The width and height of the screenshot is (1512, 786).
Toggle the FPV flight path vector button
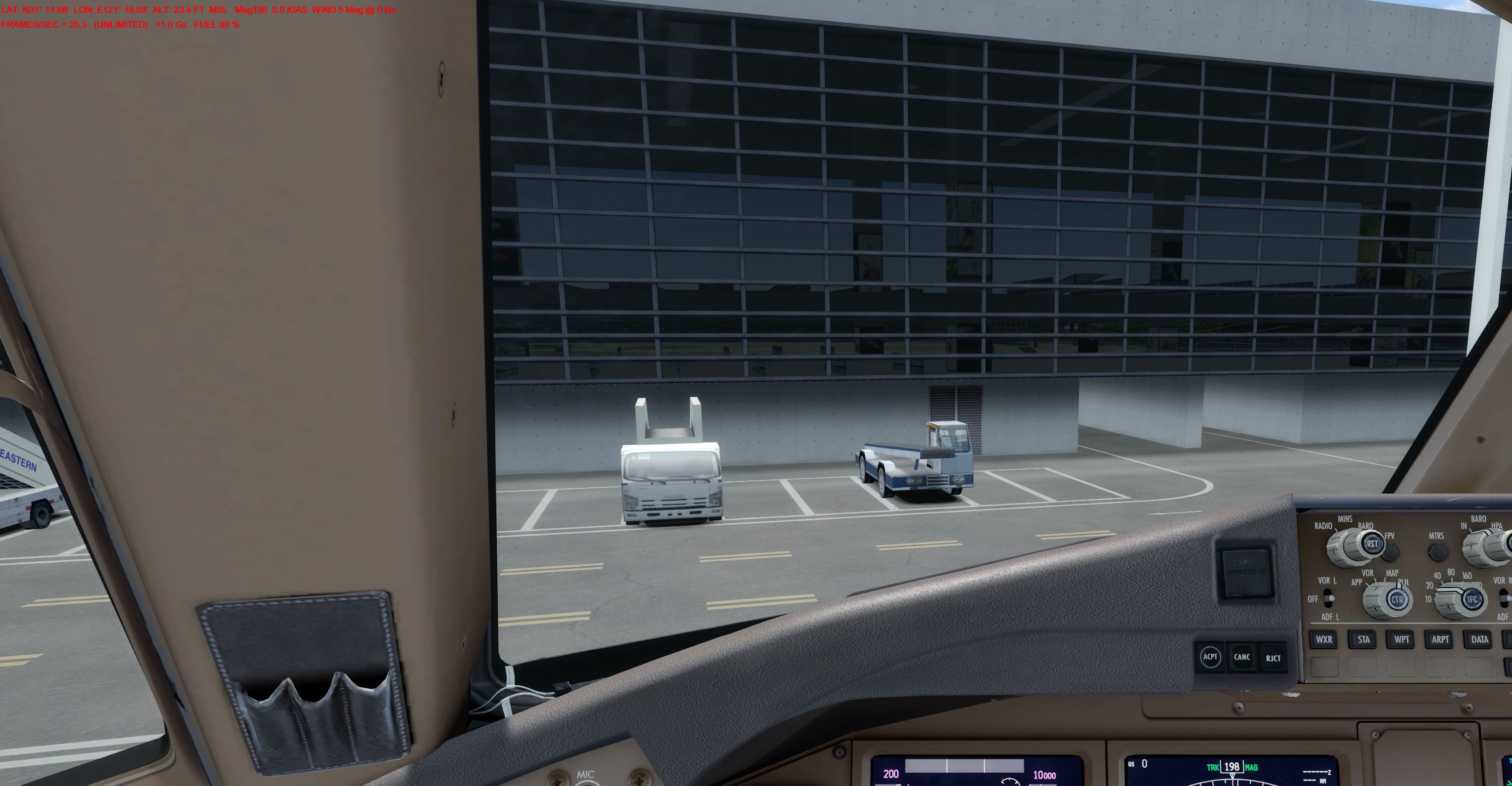pos(1390,552)
